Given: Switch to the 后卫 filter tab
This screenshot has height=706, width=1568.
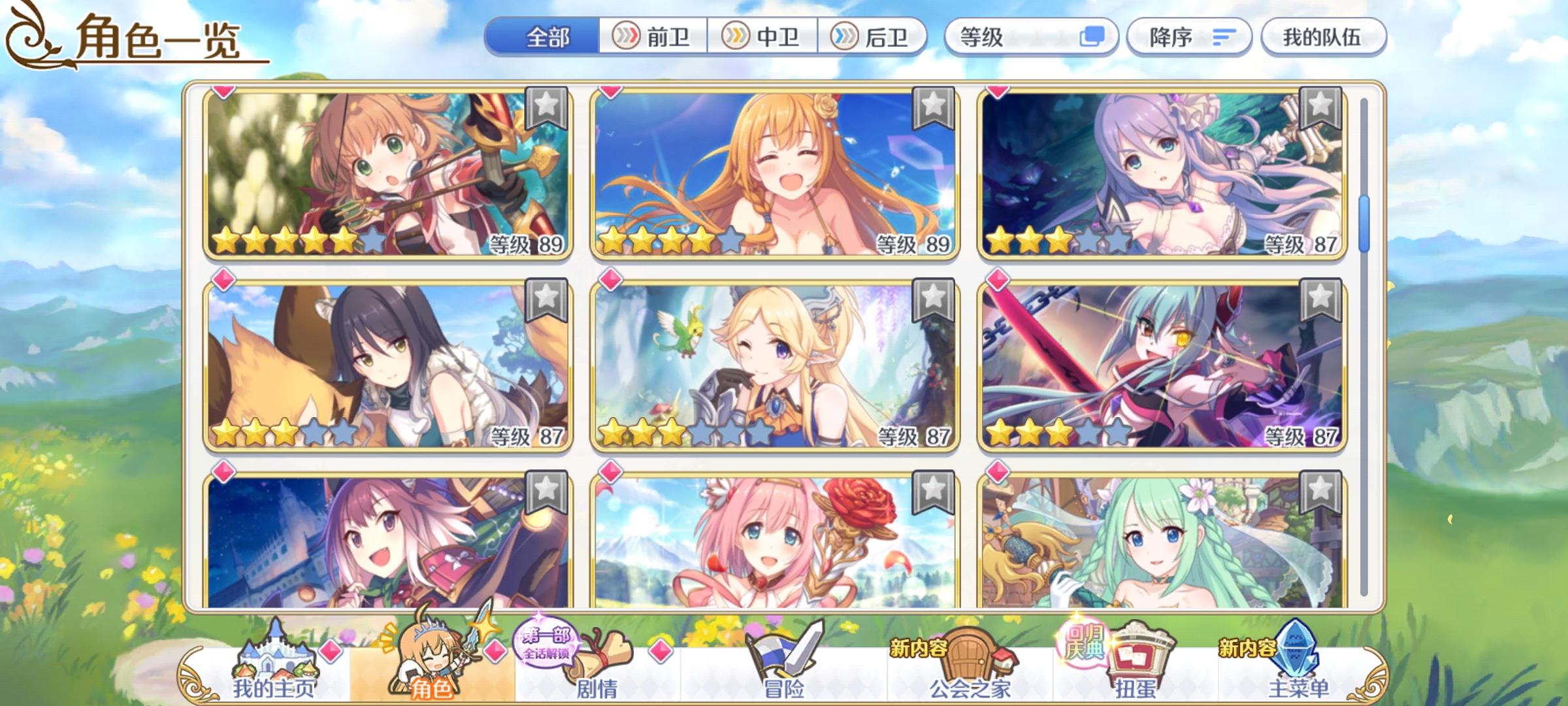Looking at the screenshot, I should coord(873,37).
